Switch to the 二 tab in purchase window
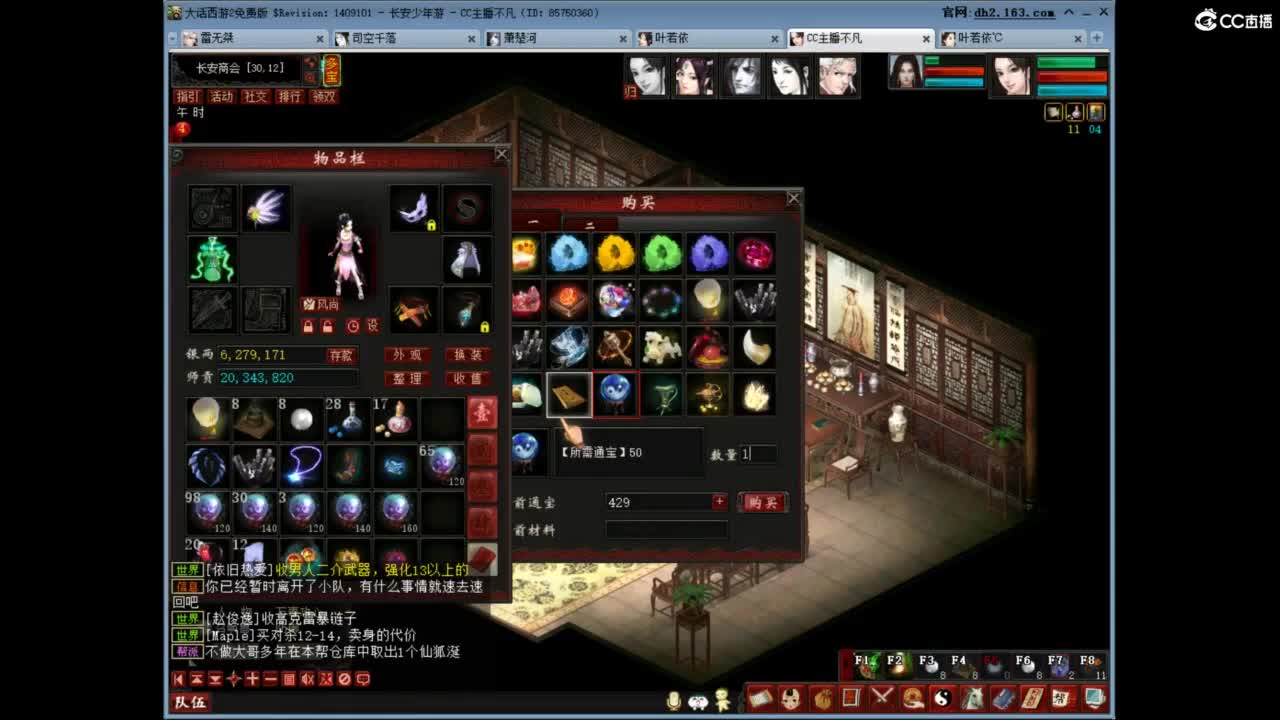 coord(590,226)
